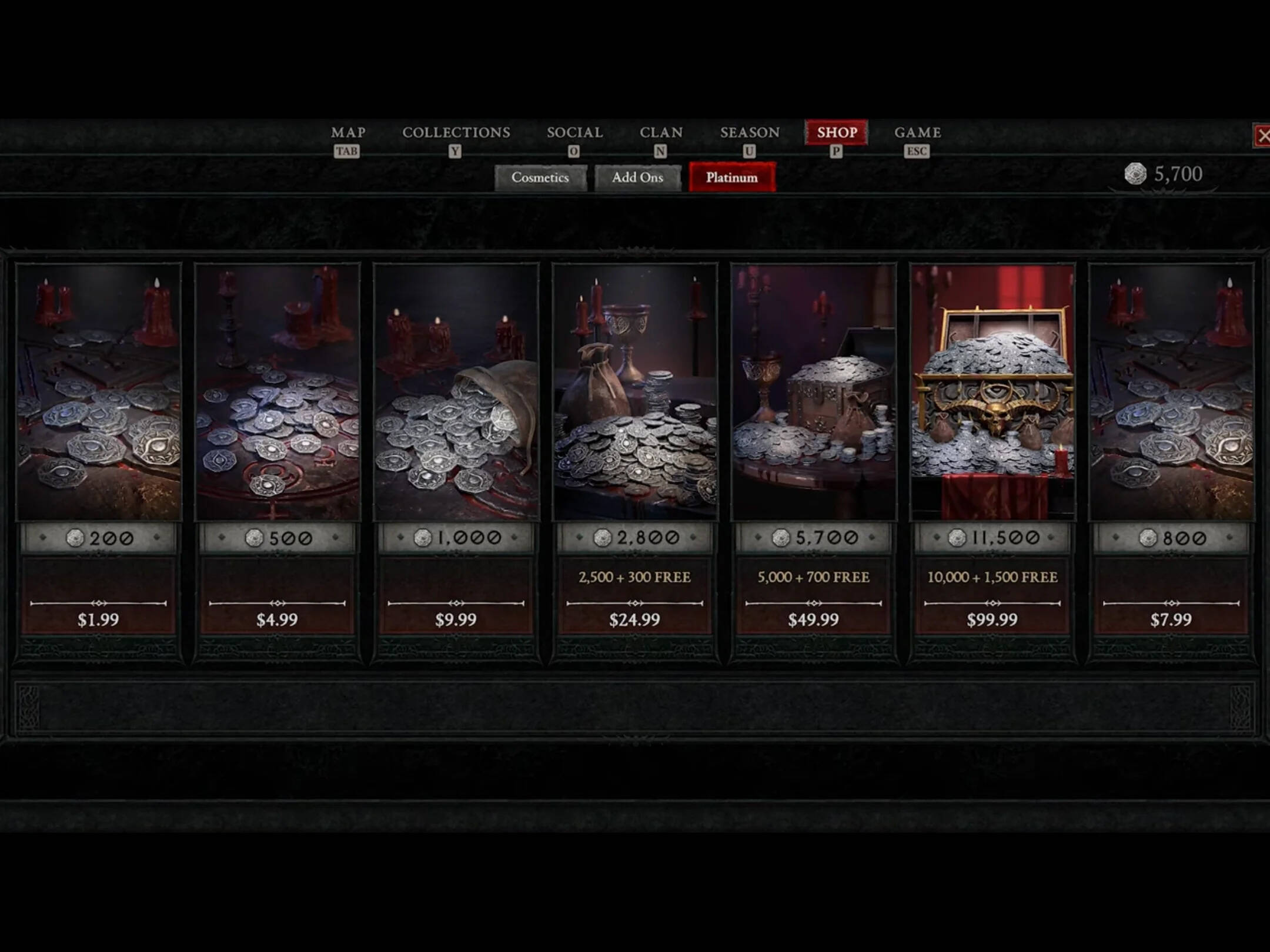
Task: Open the Add Ons shop category
Action: tap(637, 177)
